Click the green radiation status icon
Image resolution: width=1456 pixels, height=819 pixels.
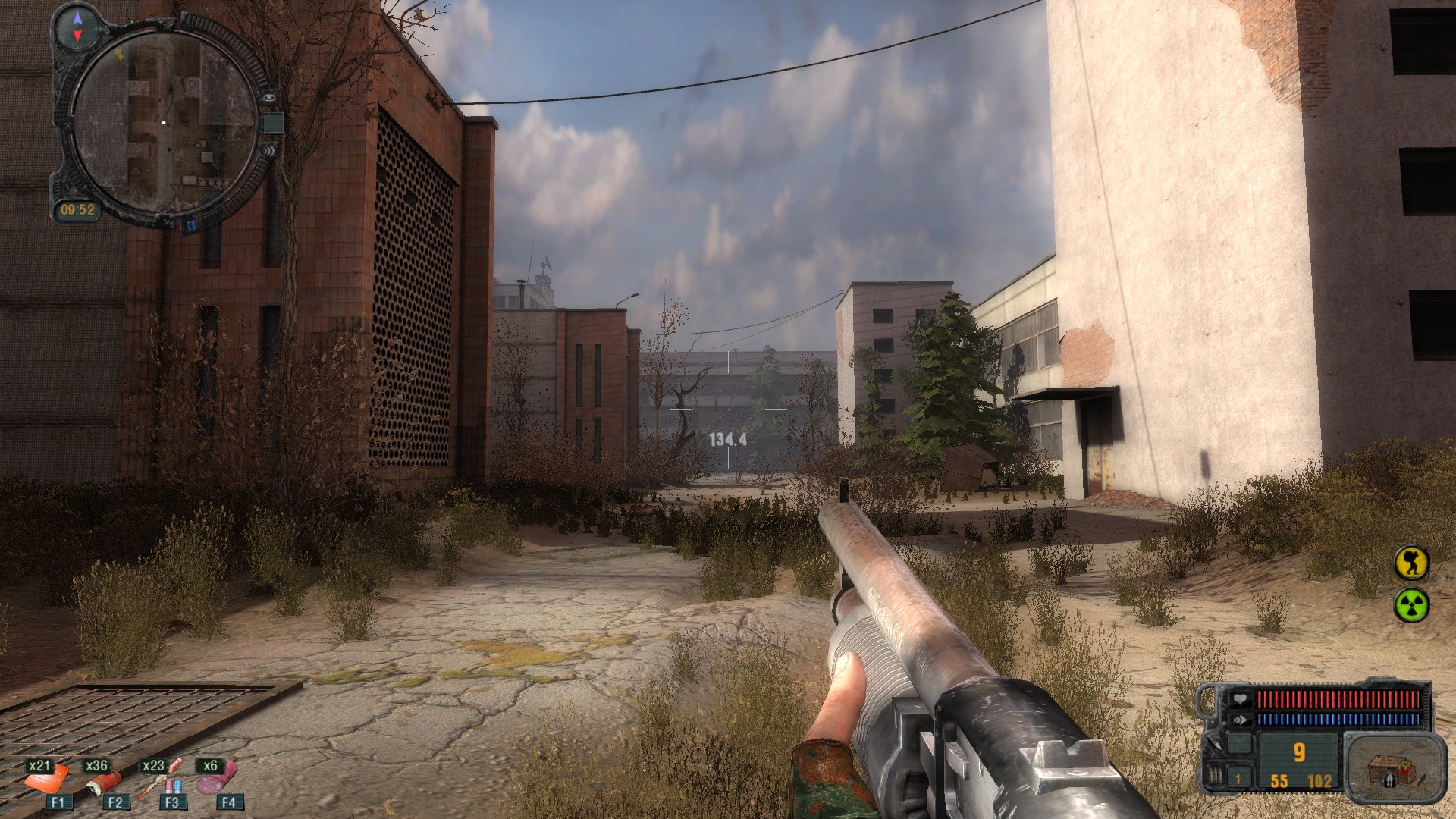click(x=1411, y=605)
